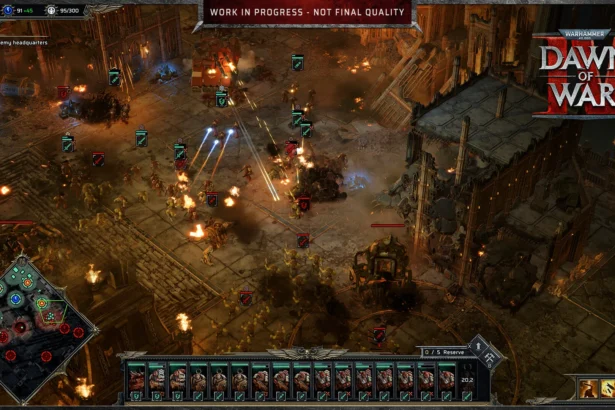Screen dimensions: 615x410
Task: Open the enemy headquarters objective text
Action: pos(24,43)
